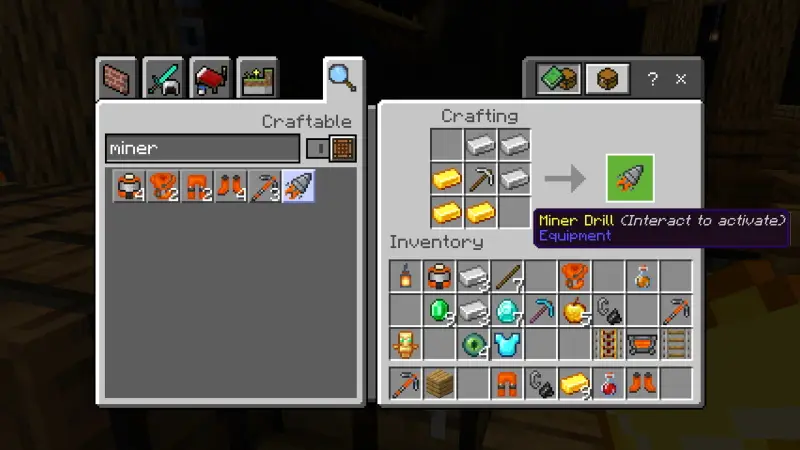Viewport: 800px width, 450px height.
Task: Open the question mark help button
Action: click(652, 79)
